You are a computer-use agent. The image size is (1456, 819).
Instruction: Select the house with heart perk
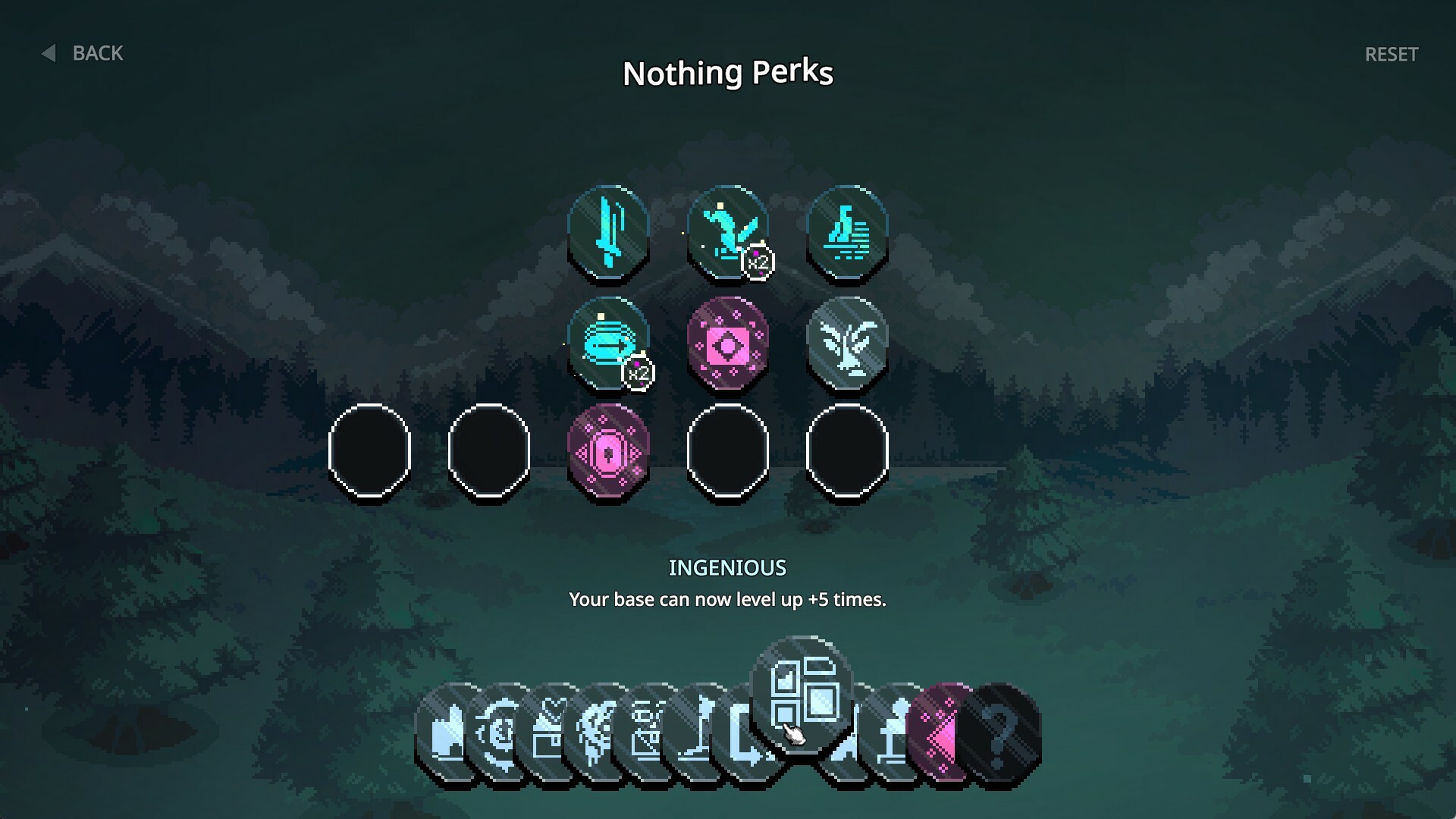click(550, 732)
